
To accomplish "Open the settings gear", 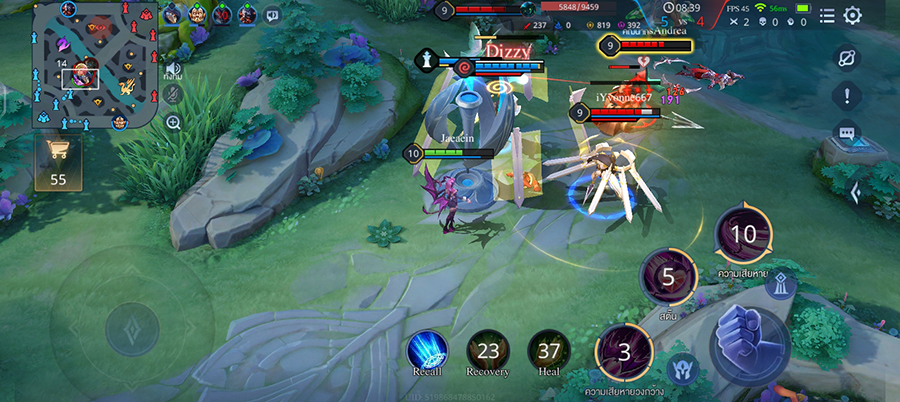I will point(852,15).
